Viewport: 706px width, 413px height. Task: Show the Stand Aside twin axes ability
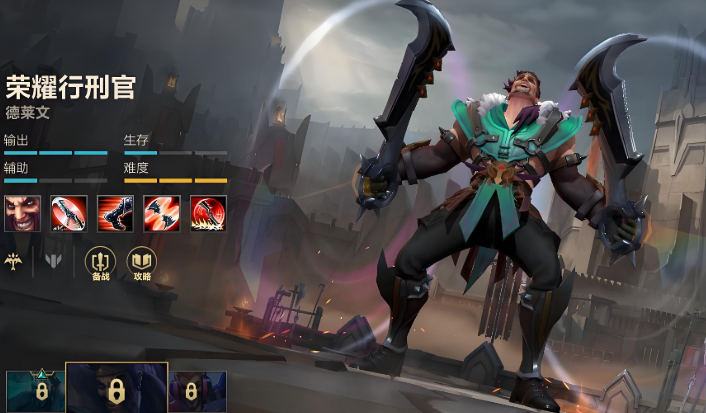point(162,212)
